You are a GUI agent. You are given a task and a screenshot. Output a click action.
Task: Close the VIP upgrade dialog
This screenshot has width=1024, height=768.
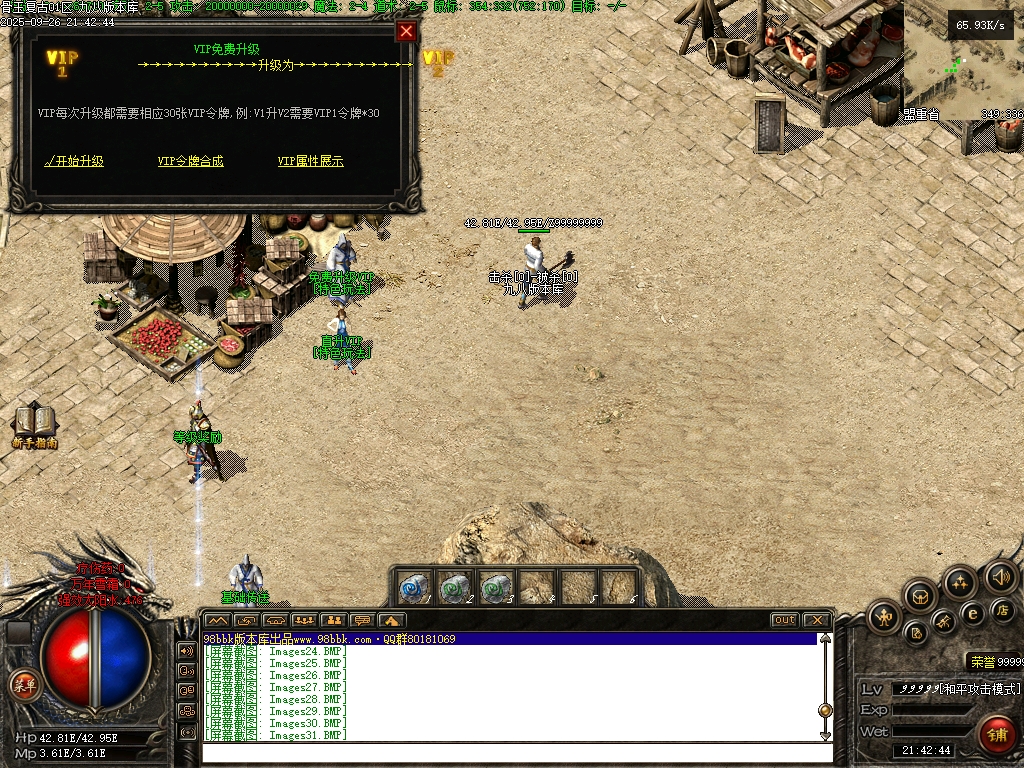pos(406,31)
